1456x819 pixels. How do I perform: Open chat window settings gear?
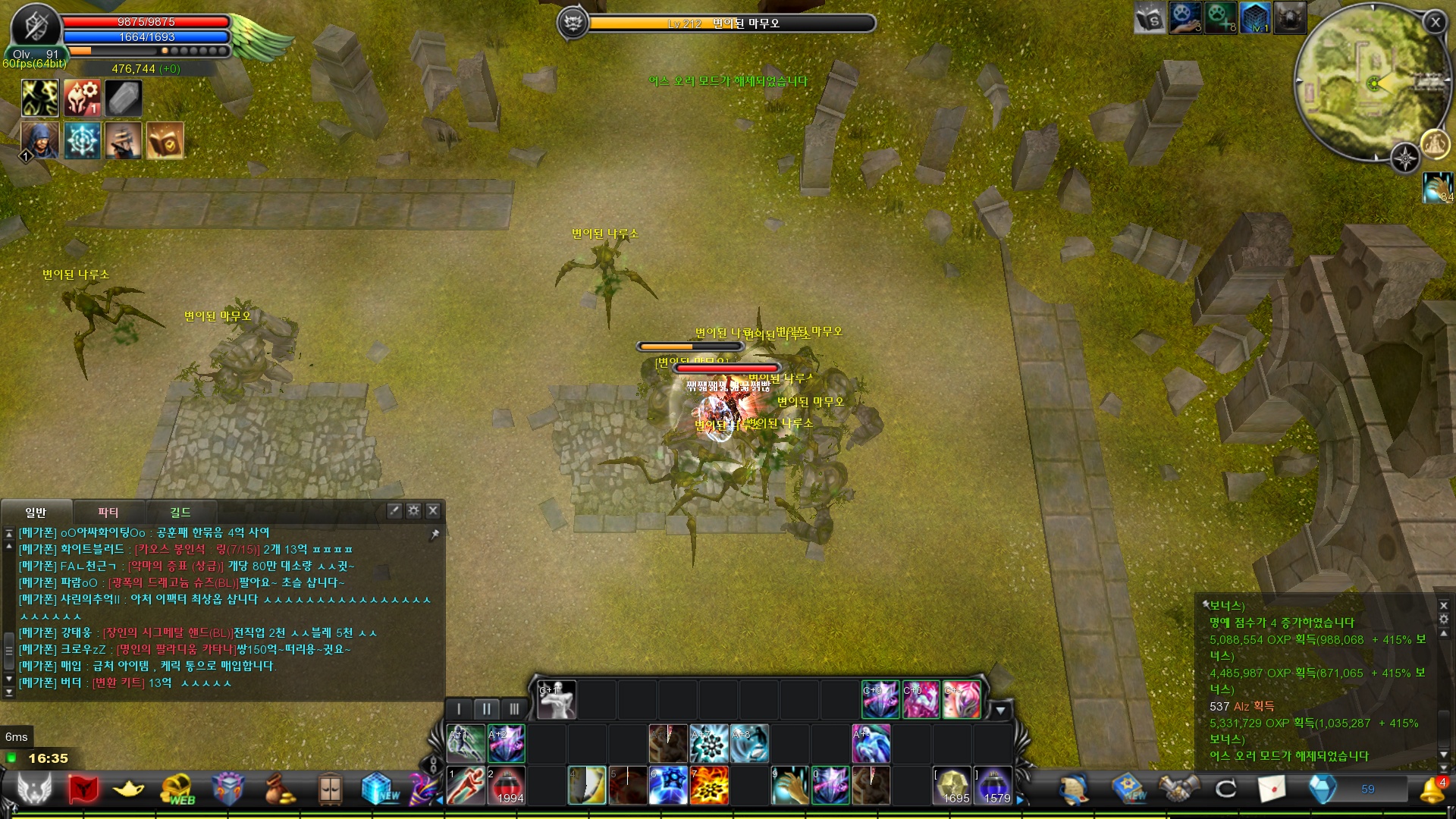pyautogui.click(x=413, y=510)
